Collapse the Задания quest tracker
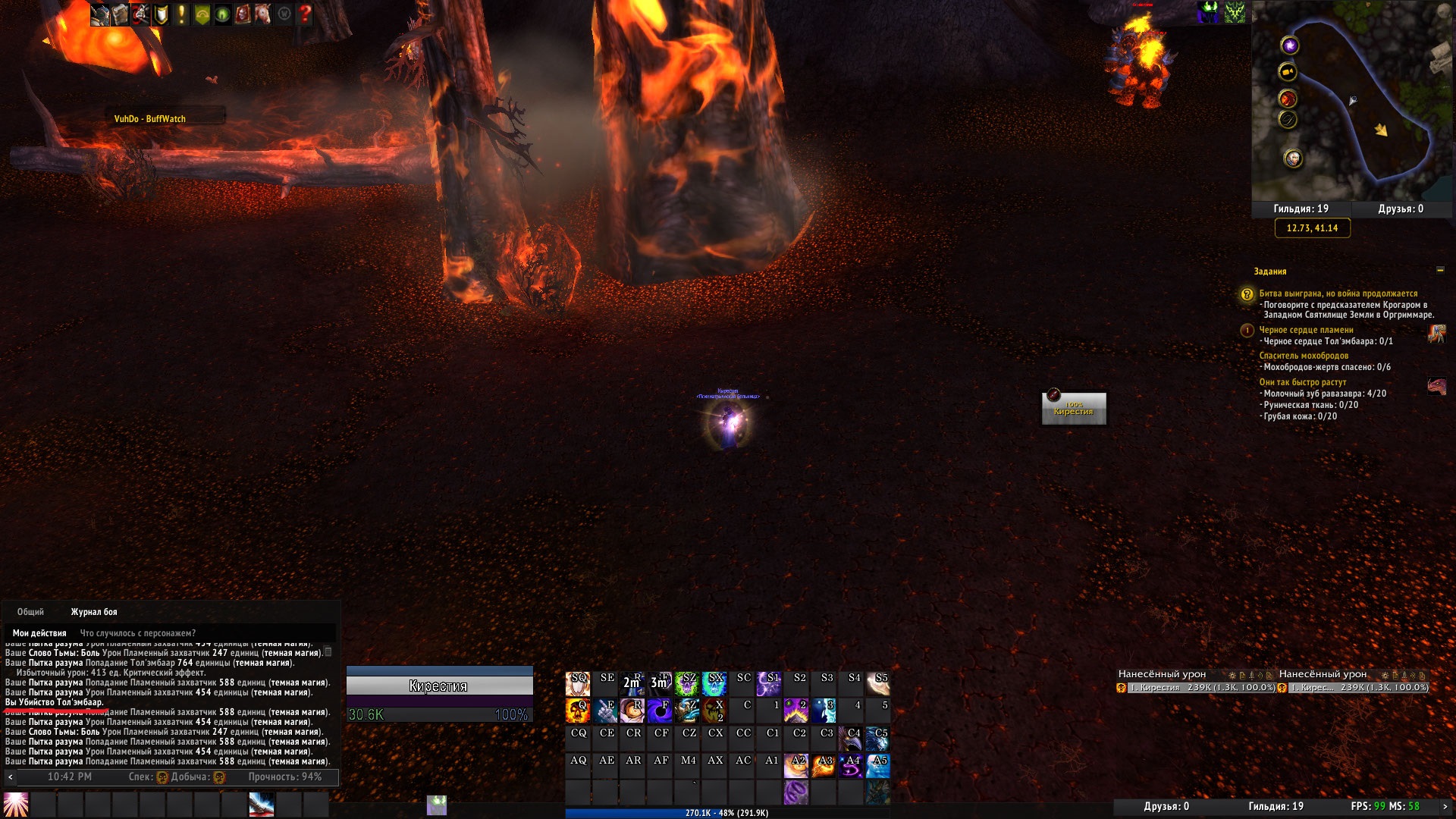The width and height of the screenshot is (1456, 819). click(x=1440, y=270)
